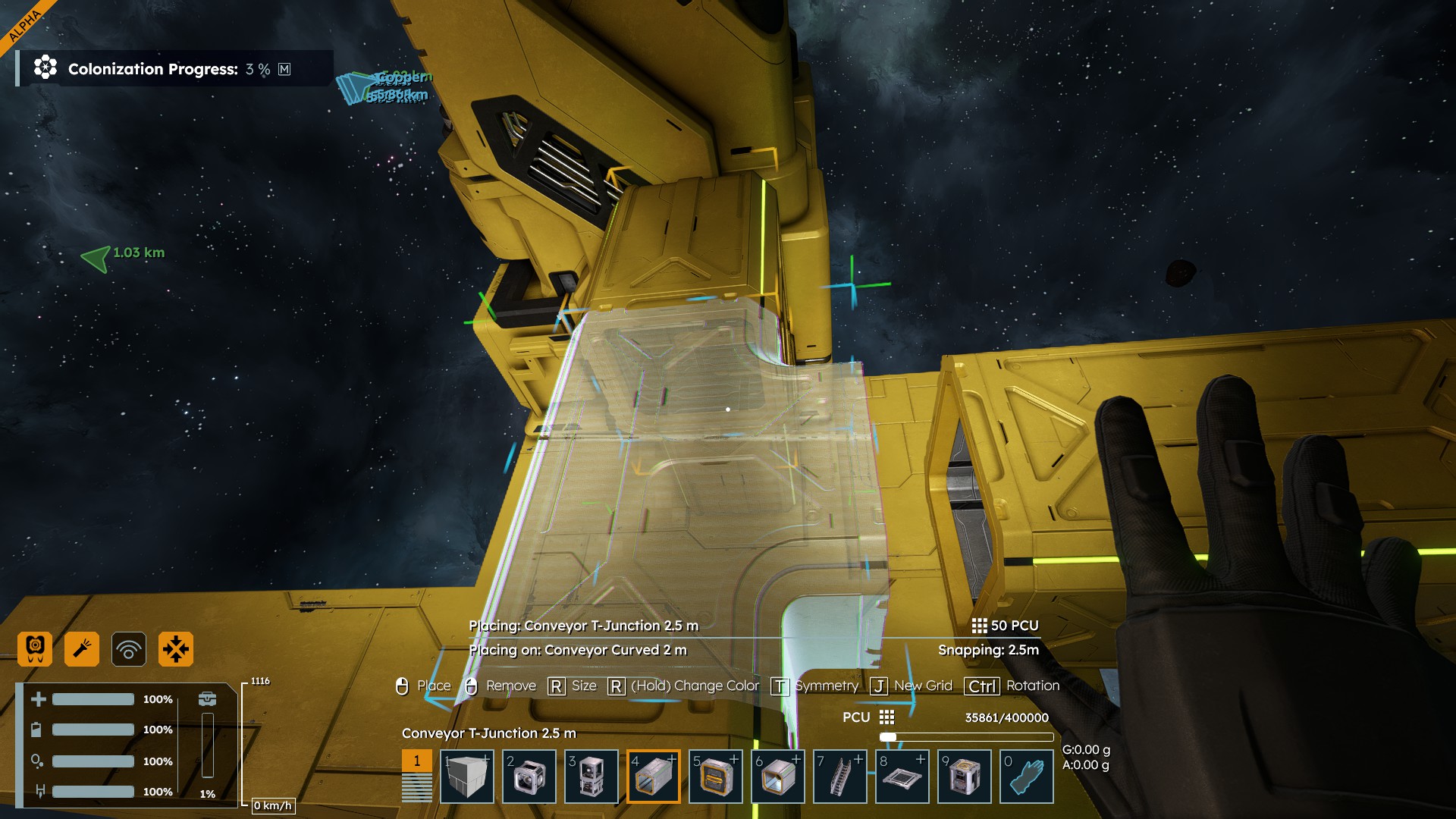This screenshot has height=819, width=1456.
Task: Pick the highlighted conveyor tube in slot 4
Action: (653, 777)
